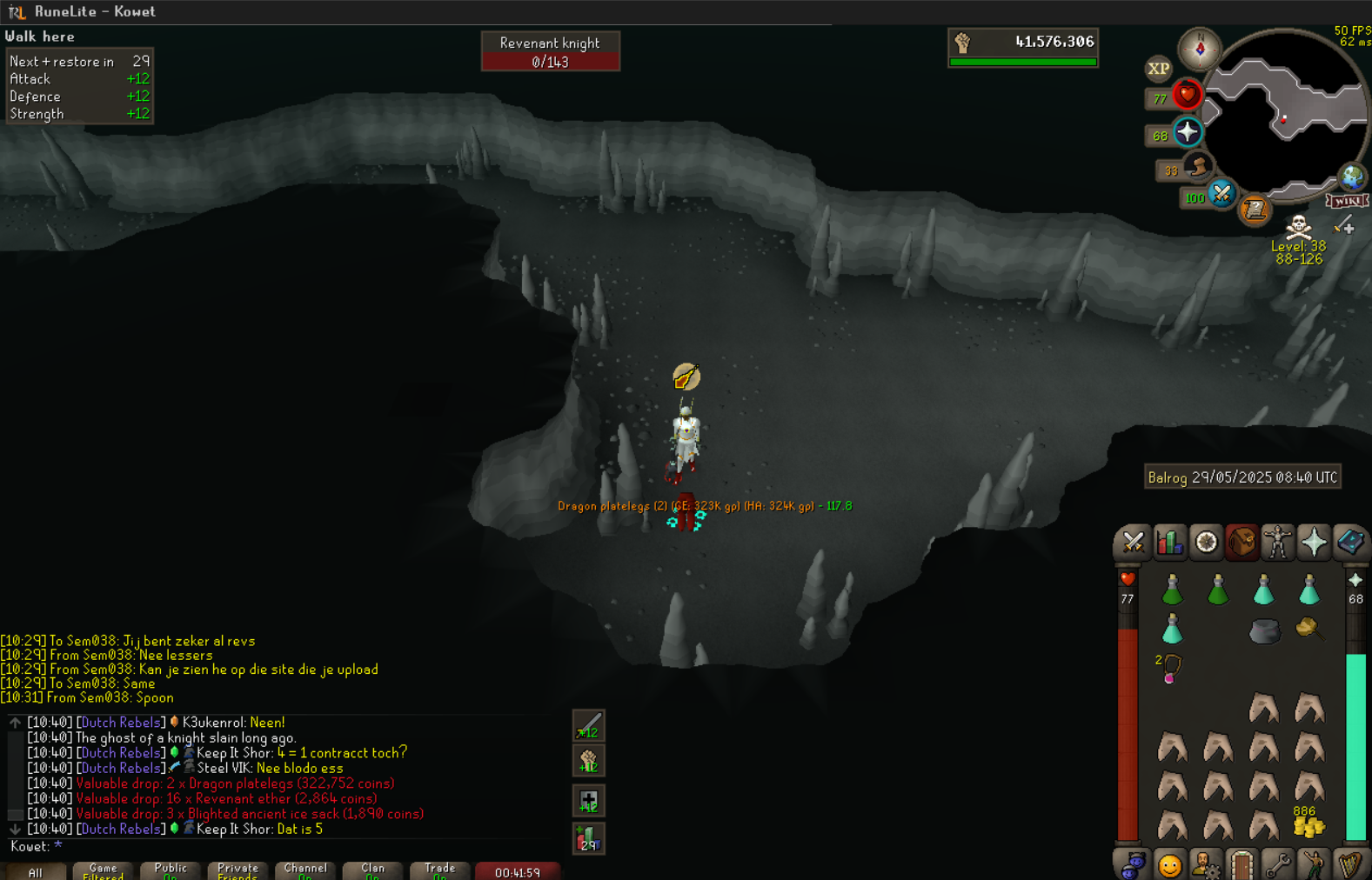
Task: Switch chat to the Clan filter
Action: tap(372, 870)
